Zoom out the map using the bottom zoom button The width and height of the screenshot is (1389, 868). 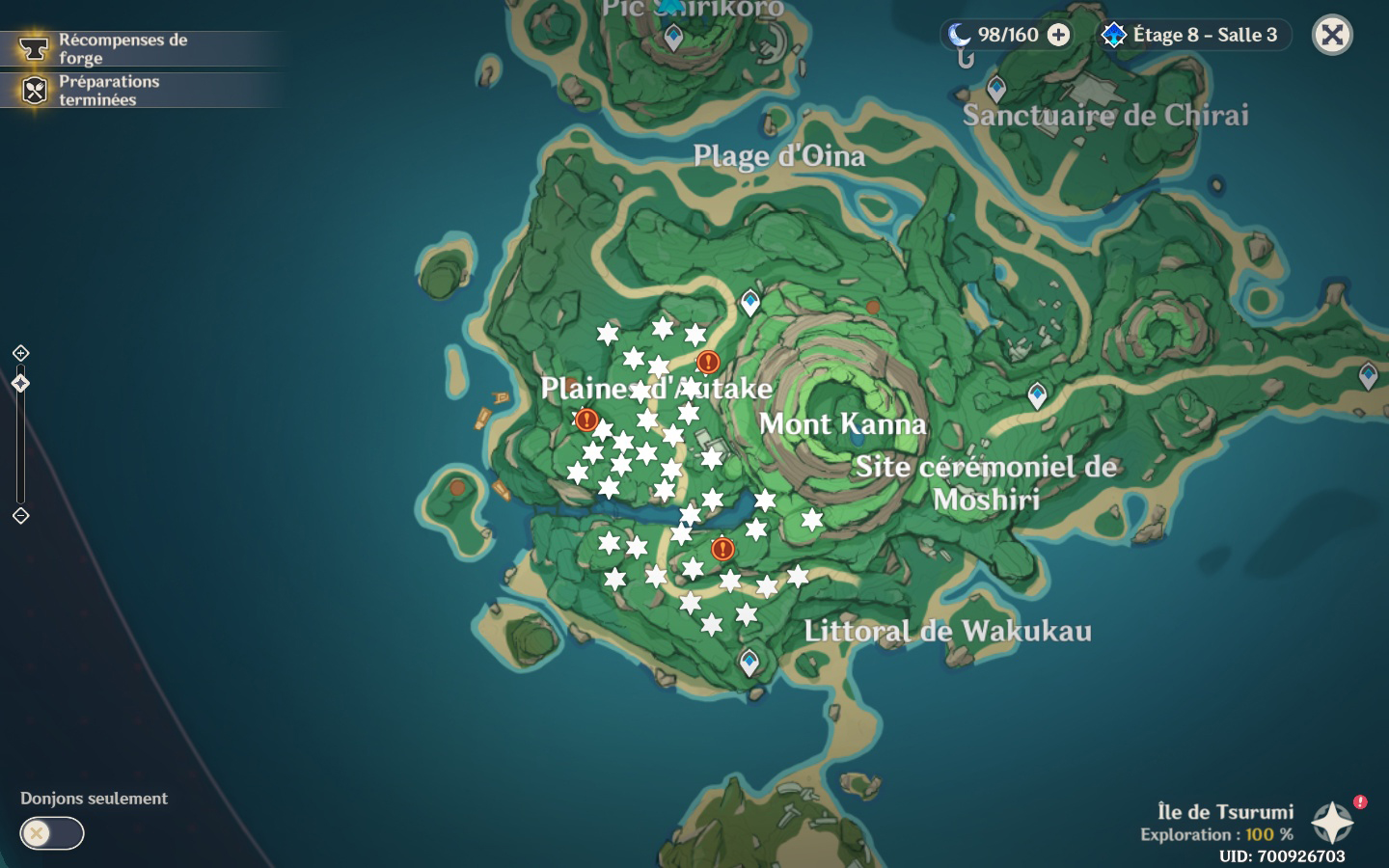click(x=20, y=516)
